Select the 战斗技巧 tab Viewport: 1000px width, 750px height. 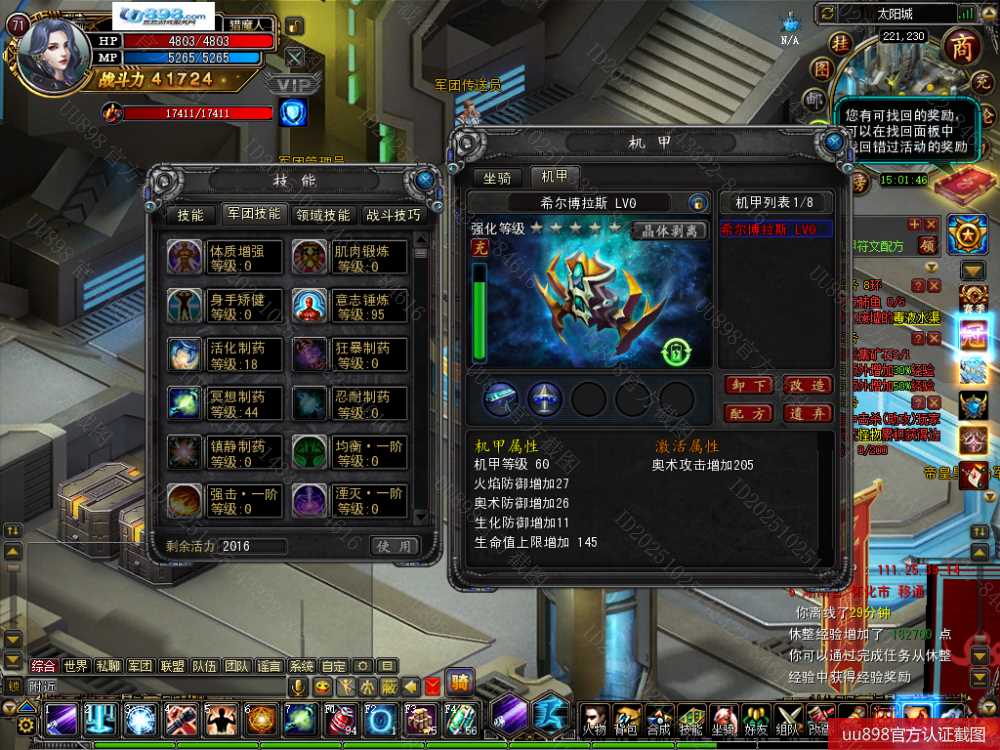[x=393, y=215]
